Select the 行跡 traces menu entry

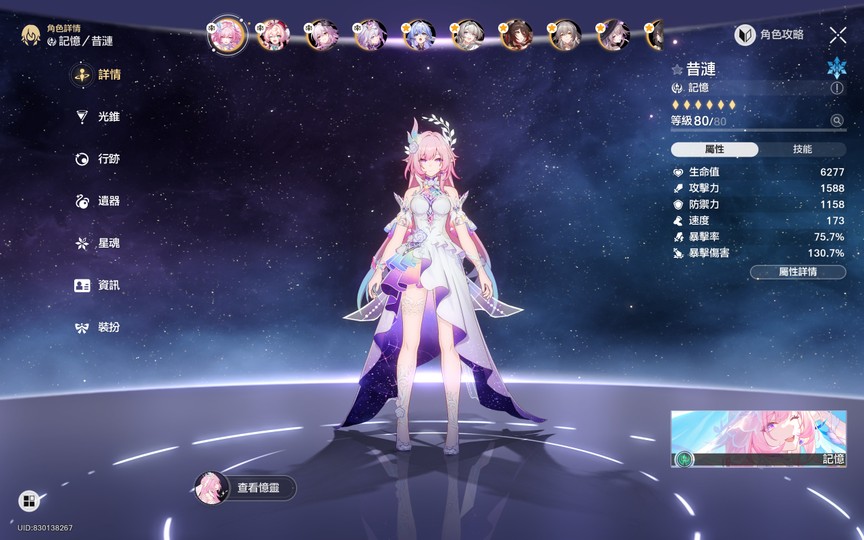click(99, 159)
